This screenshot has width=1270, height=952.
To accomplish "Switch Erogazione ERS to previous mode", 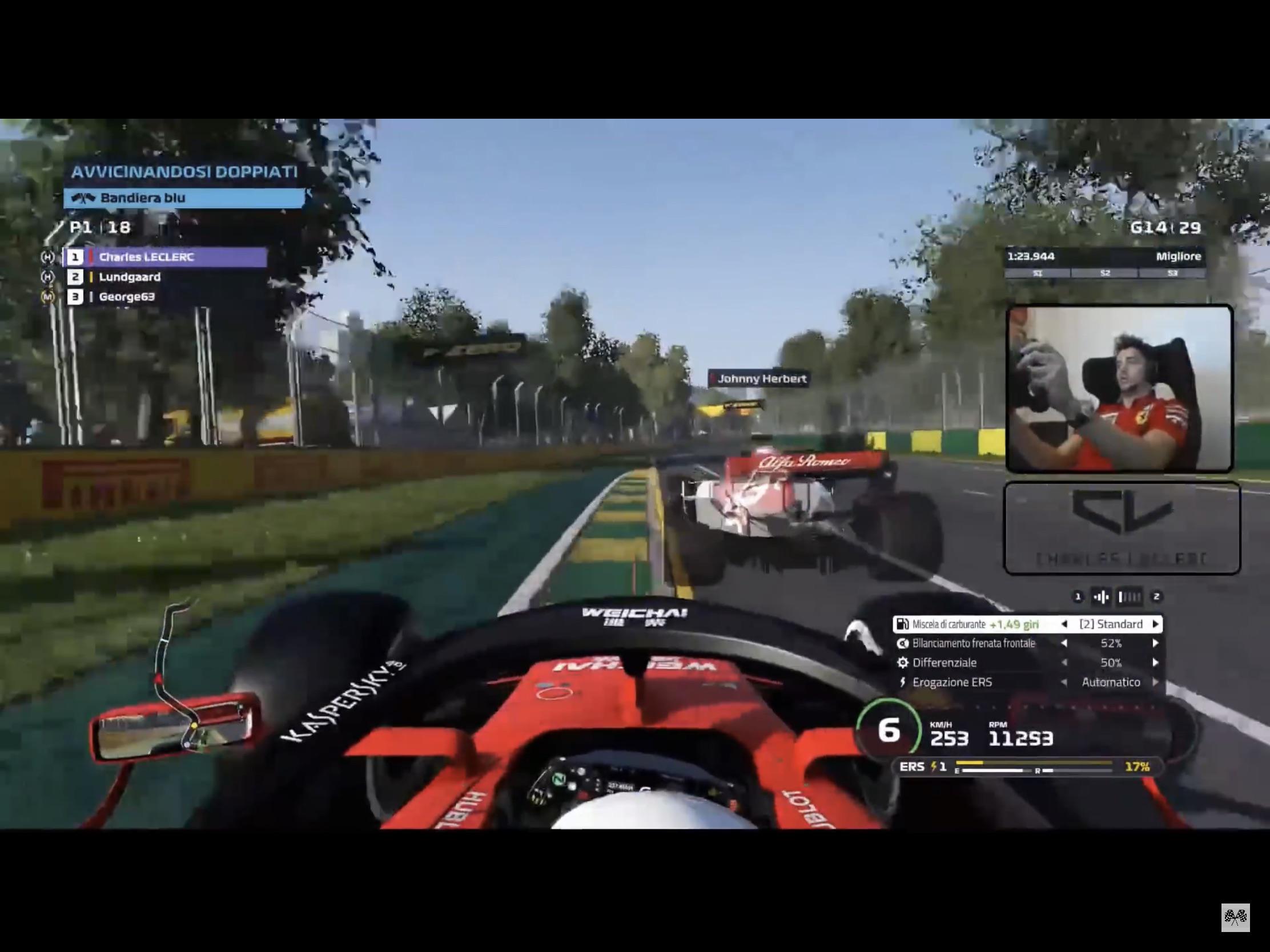I will tap(1064, 682).
